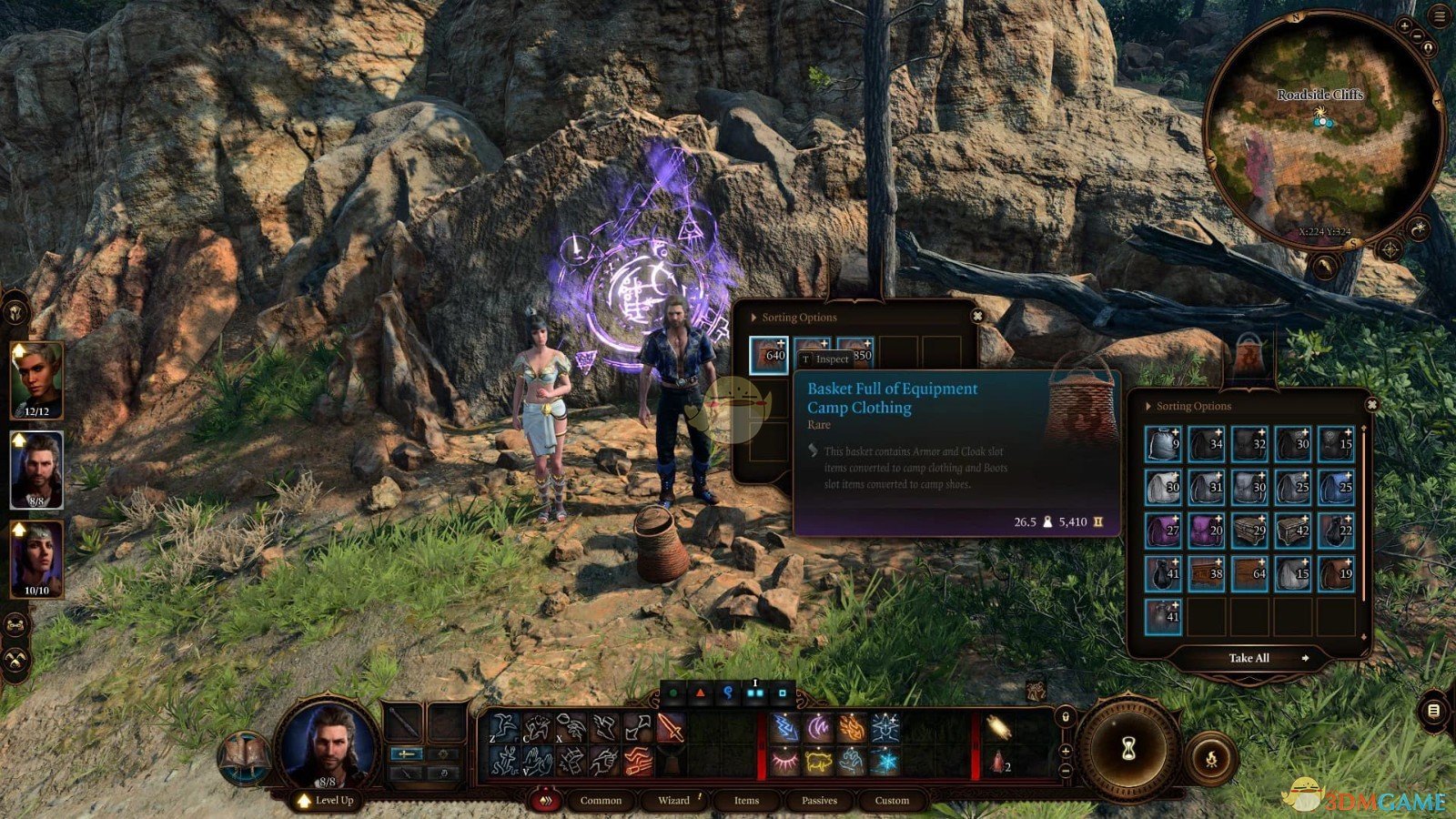
Task: Close the left basket container window
Action: (977, 316)
